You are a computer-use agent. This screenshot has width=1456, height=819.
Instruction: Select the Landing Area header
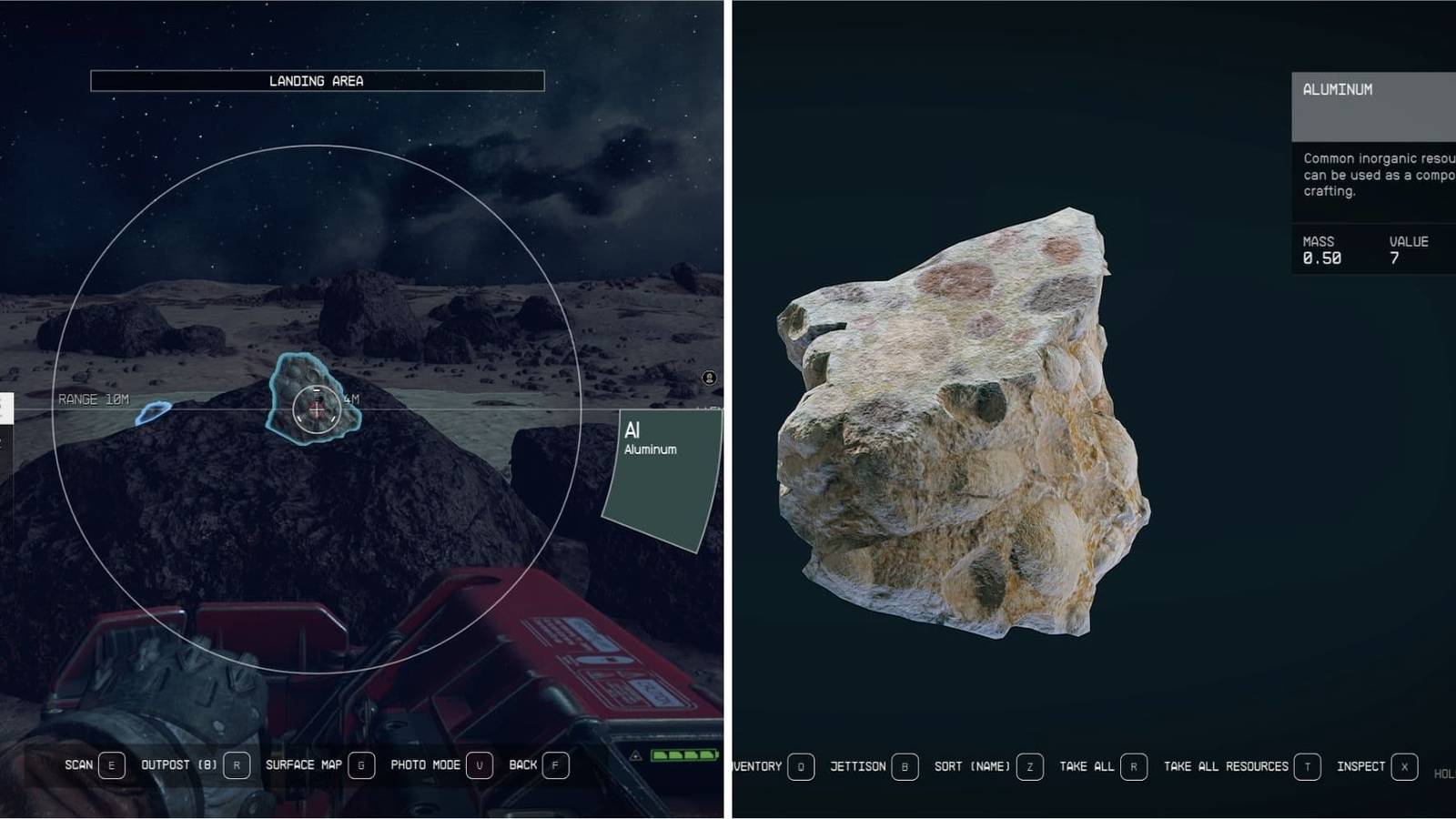[316, 80]
